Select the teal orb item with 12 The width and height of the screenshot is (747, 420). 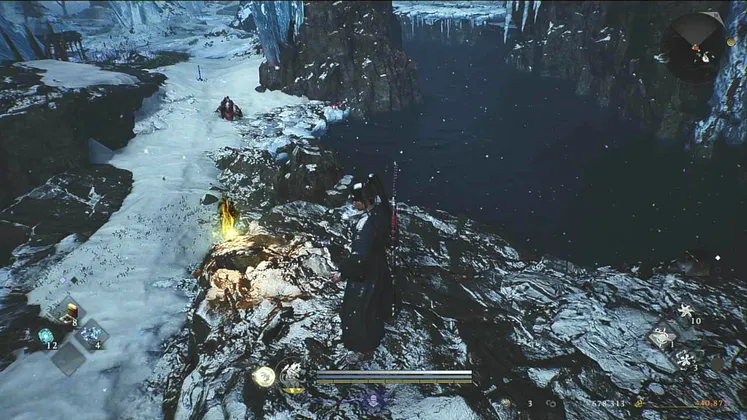45,336
